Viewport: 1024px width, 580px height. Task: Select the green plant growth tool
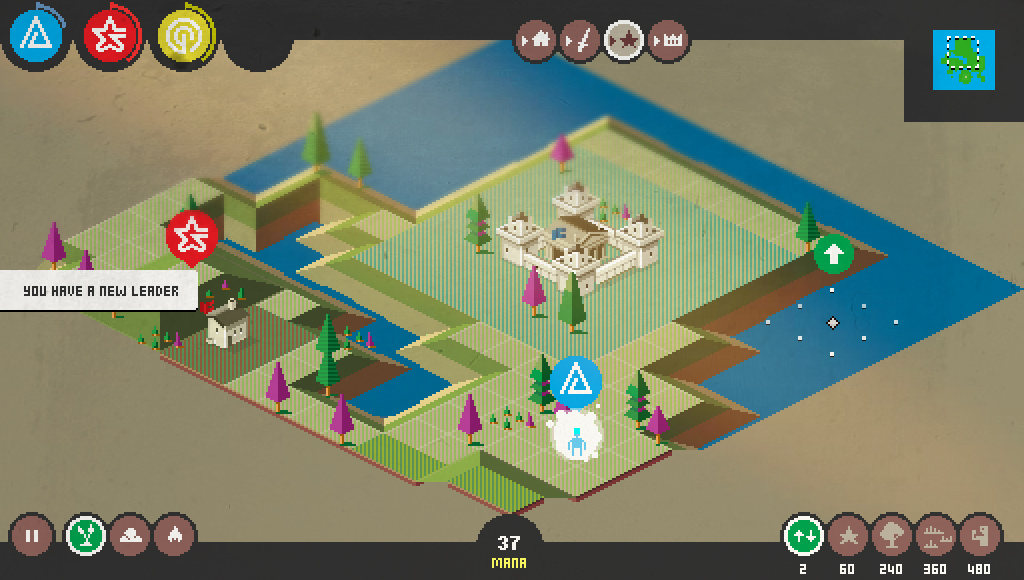pyautogui.click(x=87, y=536)
